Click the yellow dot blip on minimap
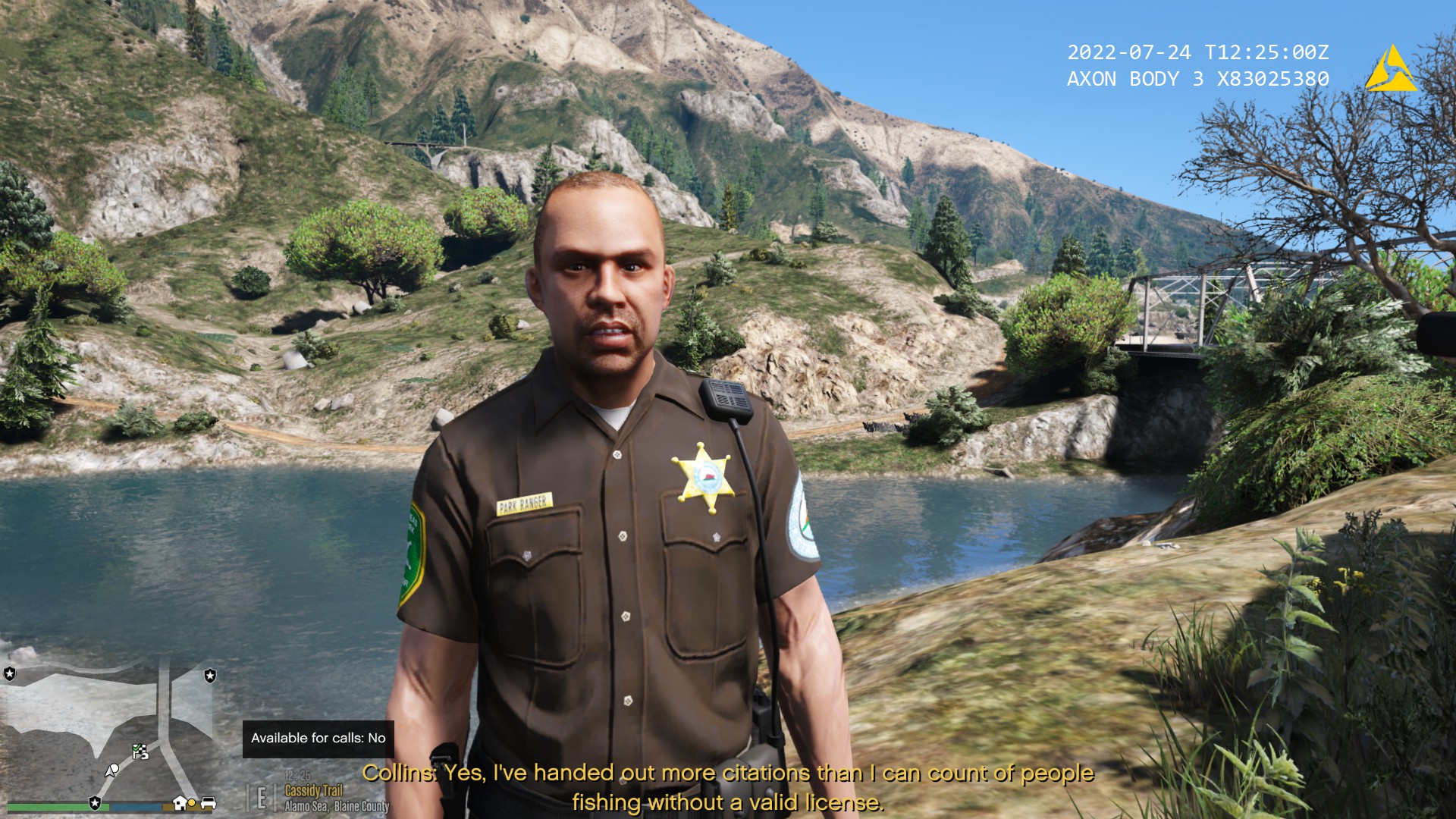Image resolution: width=1456 pixels, height=819 pixels. (x=193, y=803)
